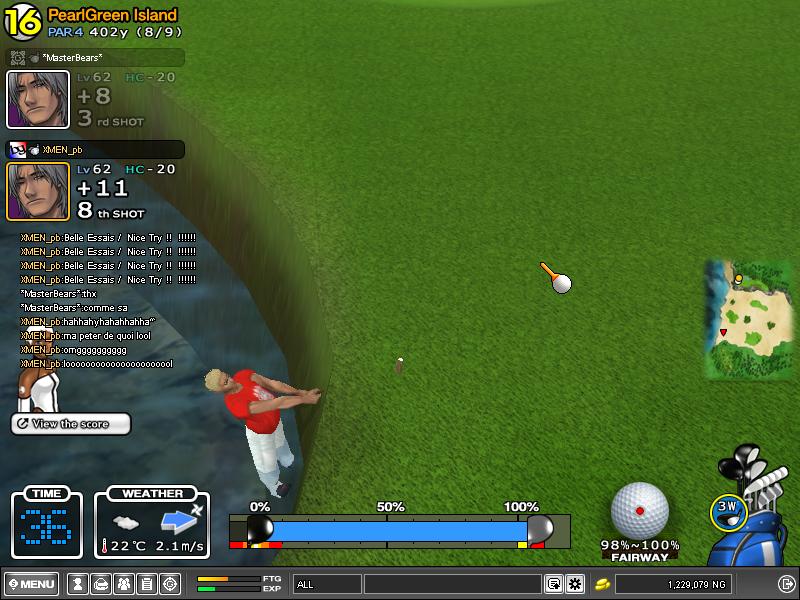This screenshot has height=600, width=800.
Task: Select the XMEN_pb player portrait
Action: (x=38, y=190)
